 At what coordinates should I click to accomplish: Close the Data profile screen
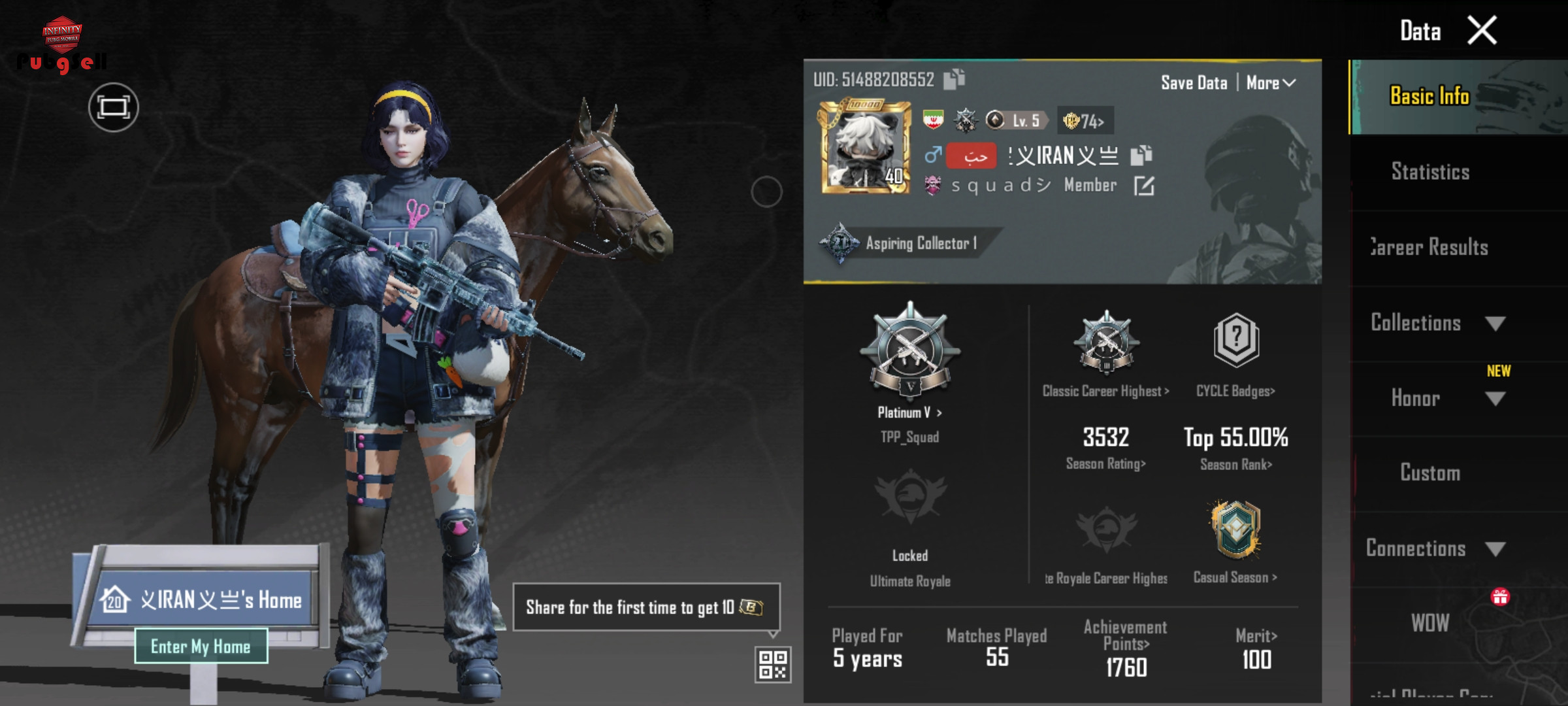[x=1481, y=31]
